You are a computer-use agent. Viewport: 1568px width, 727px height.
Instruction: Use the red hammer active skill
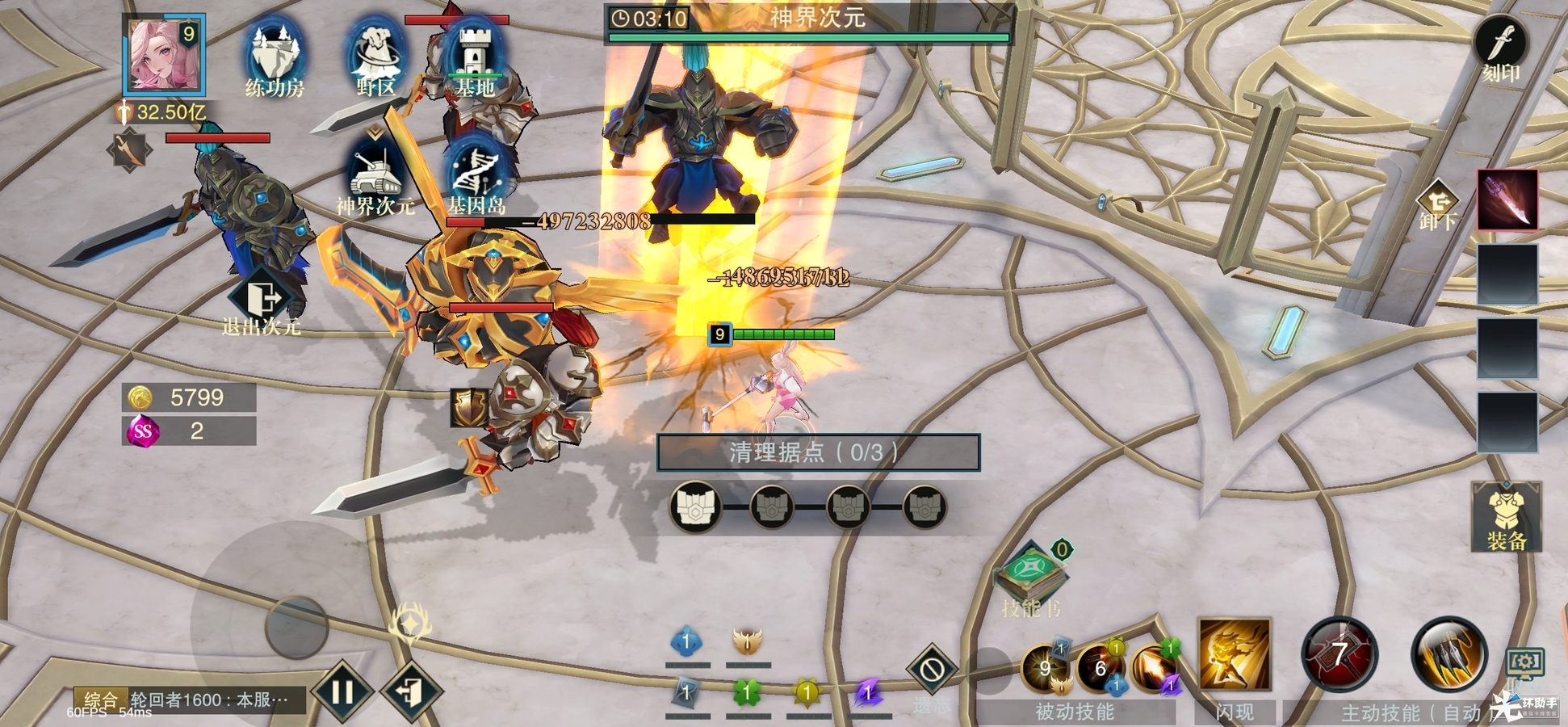point(1340,654)
